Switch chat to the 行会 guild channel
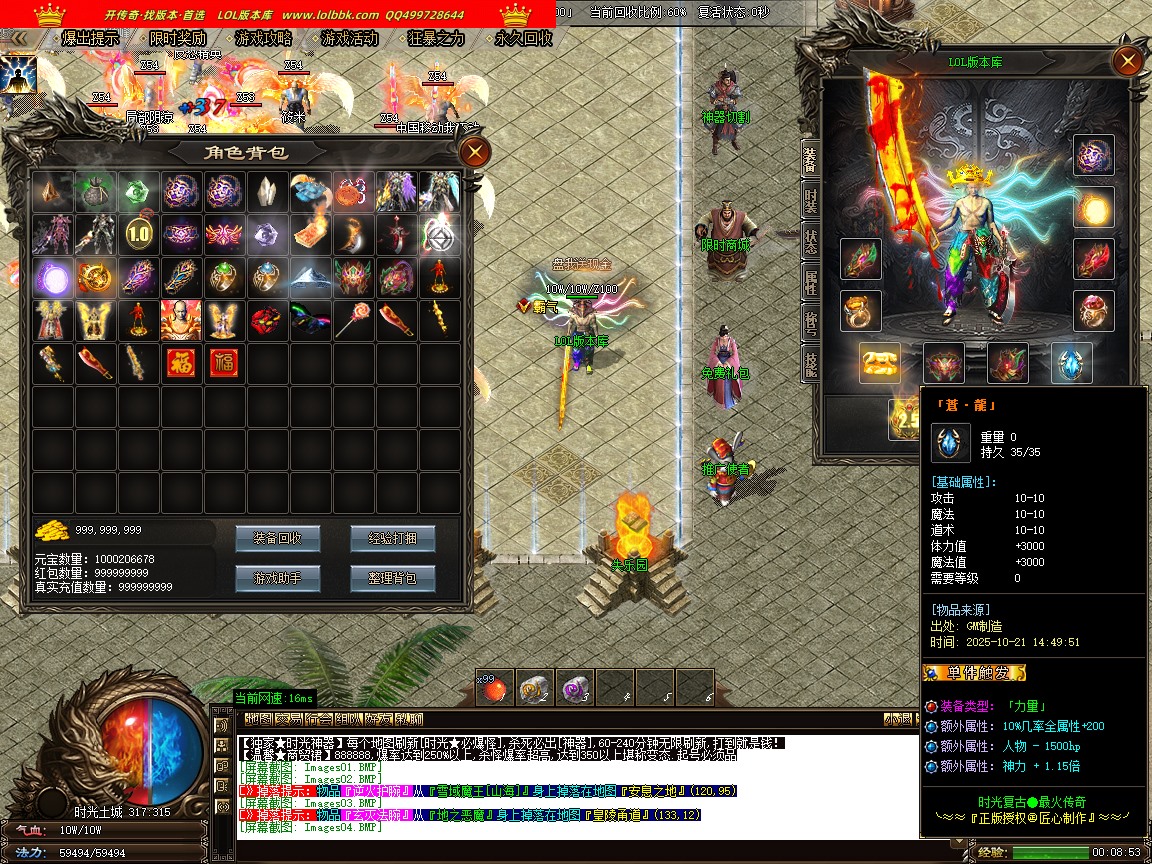Screen dimensions: 1152x864 point(319,719)
